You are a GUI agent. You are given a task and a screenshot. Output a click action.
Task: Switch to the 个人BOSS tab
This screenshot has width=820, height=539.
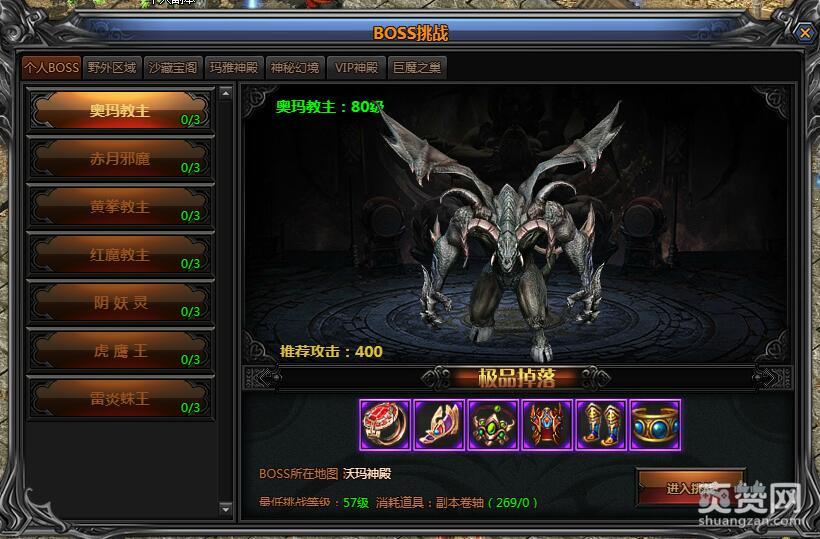(x=50, y=68)
